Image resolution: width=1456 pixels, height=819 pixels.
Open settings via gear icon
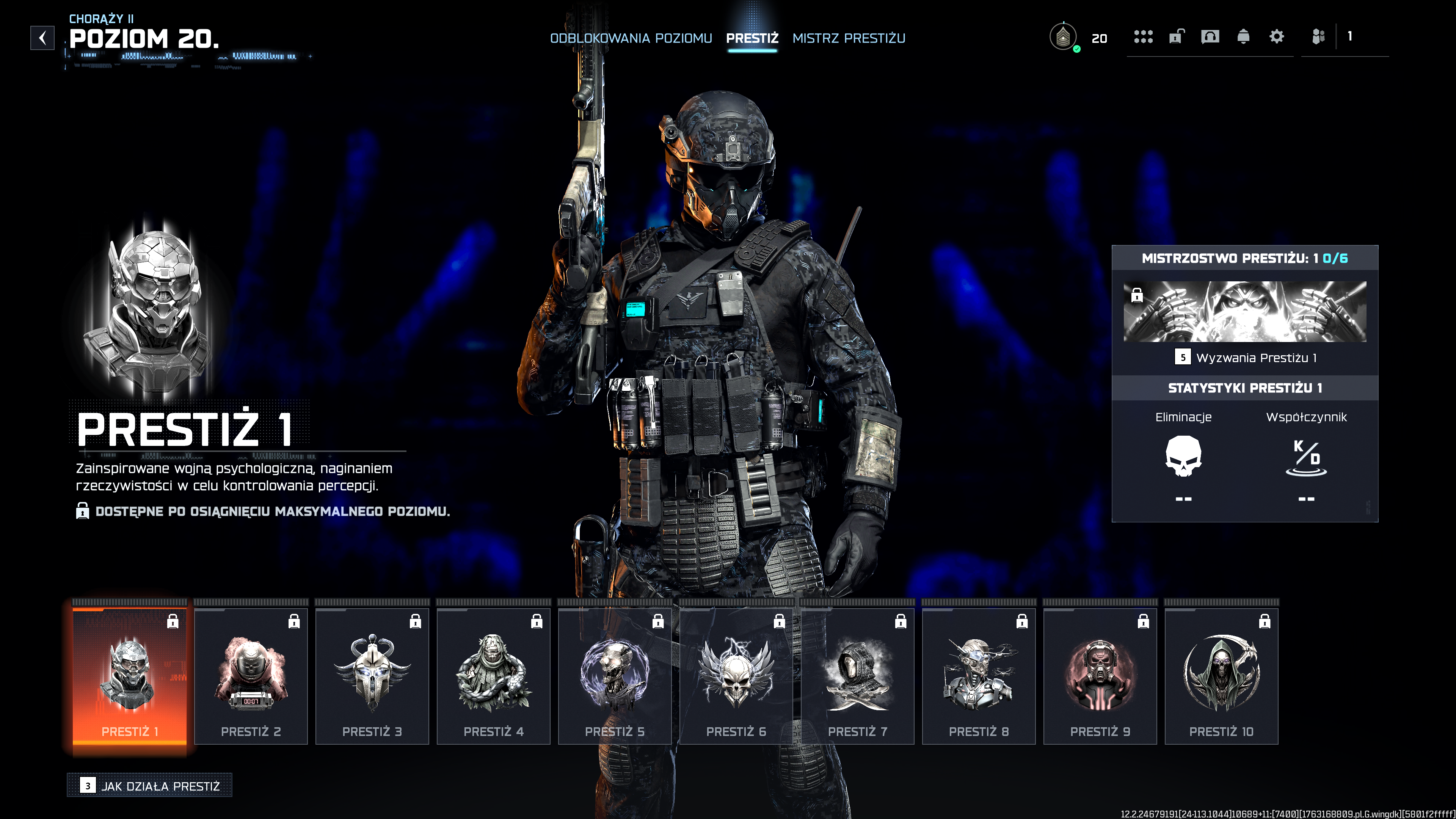tap(1276, 37)
